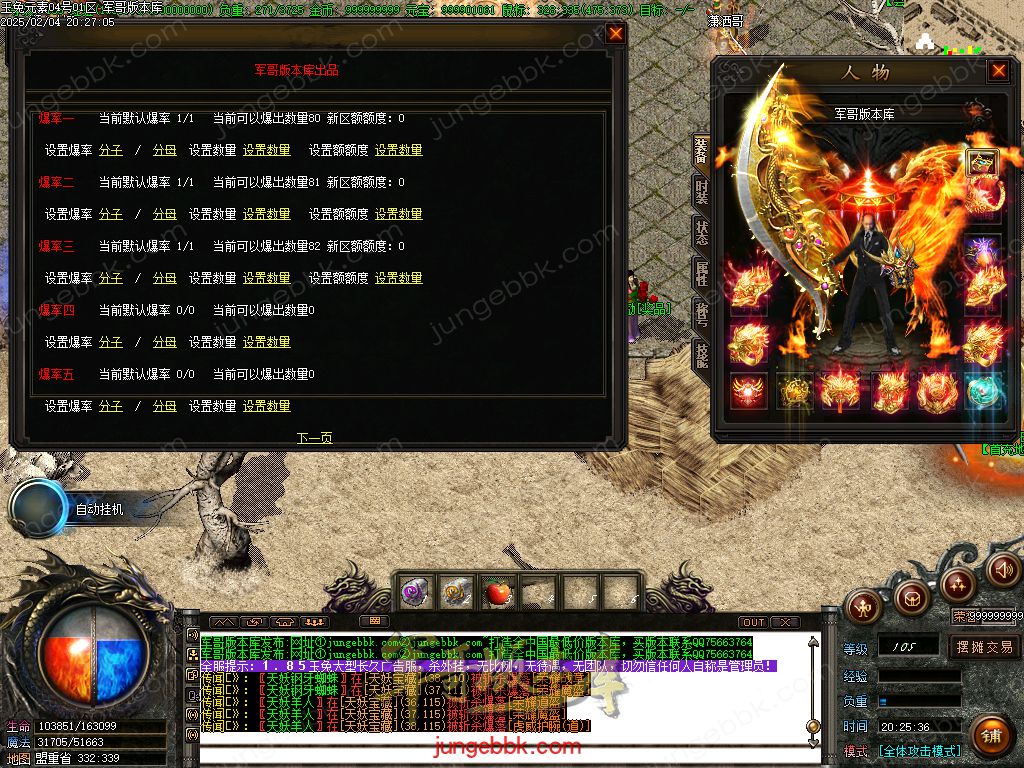Open 摆摊交易 stall trading
The height and width of the screenshot is (768, 1024).
[984, 647]
